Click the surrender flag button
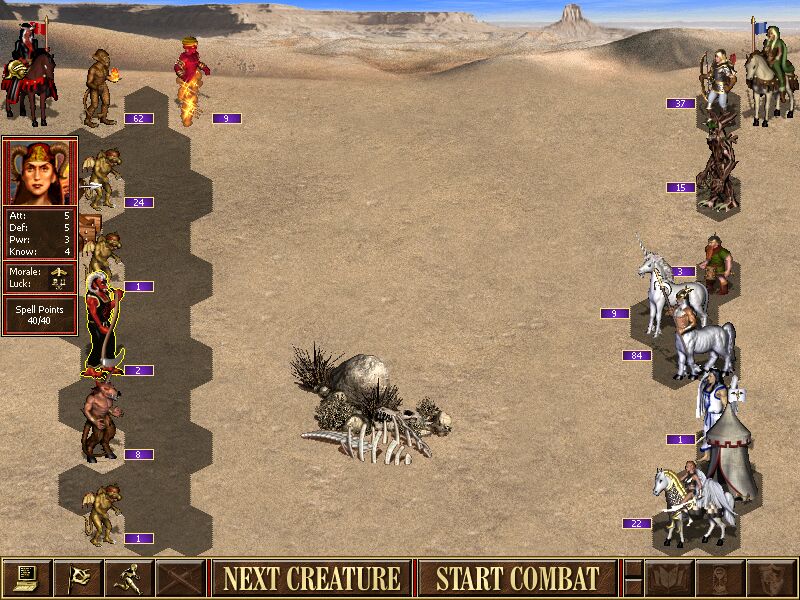800x600 pixels. [x=78, y=578]
